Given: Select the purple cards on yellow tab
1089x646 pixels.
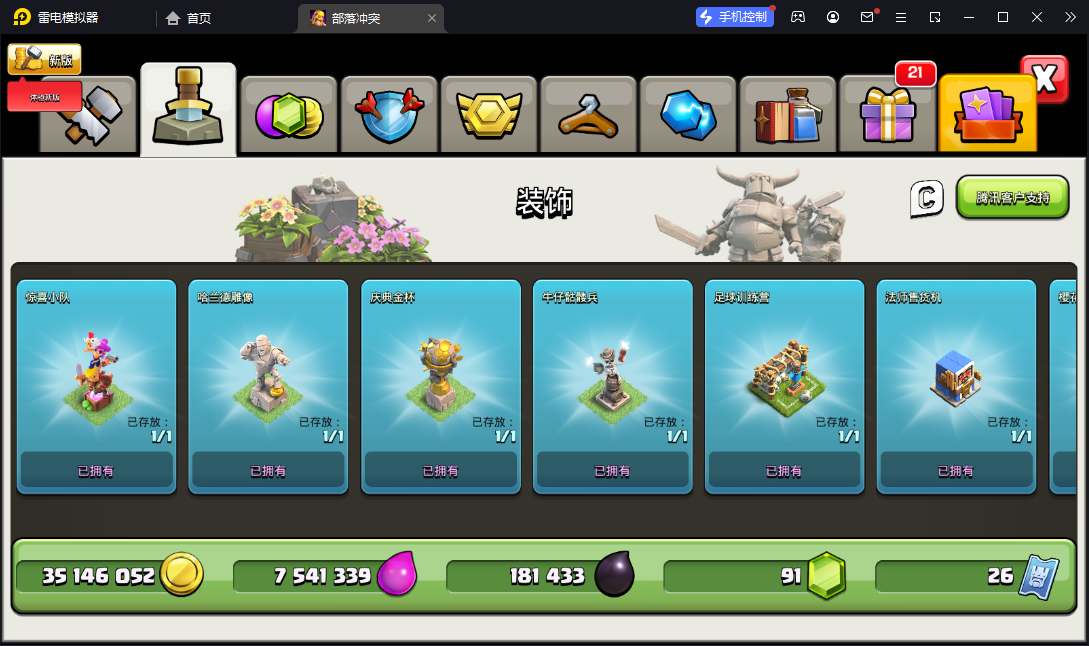Looking at the screenshot, I should (x=987, y=113).
